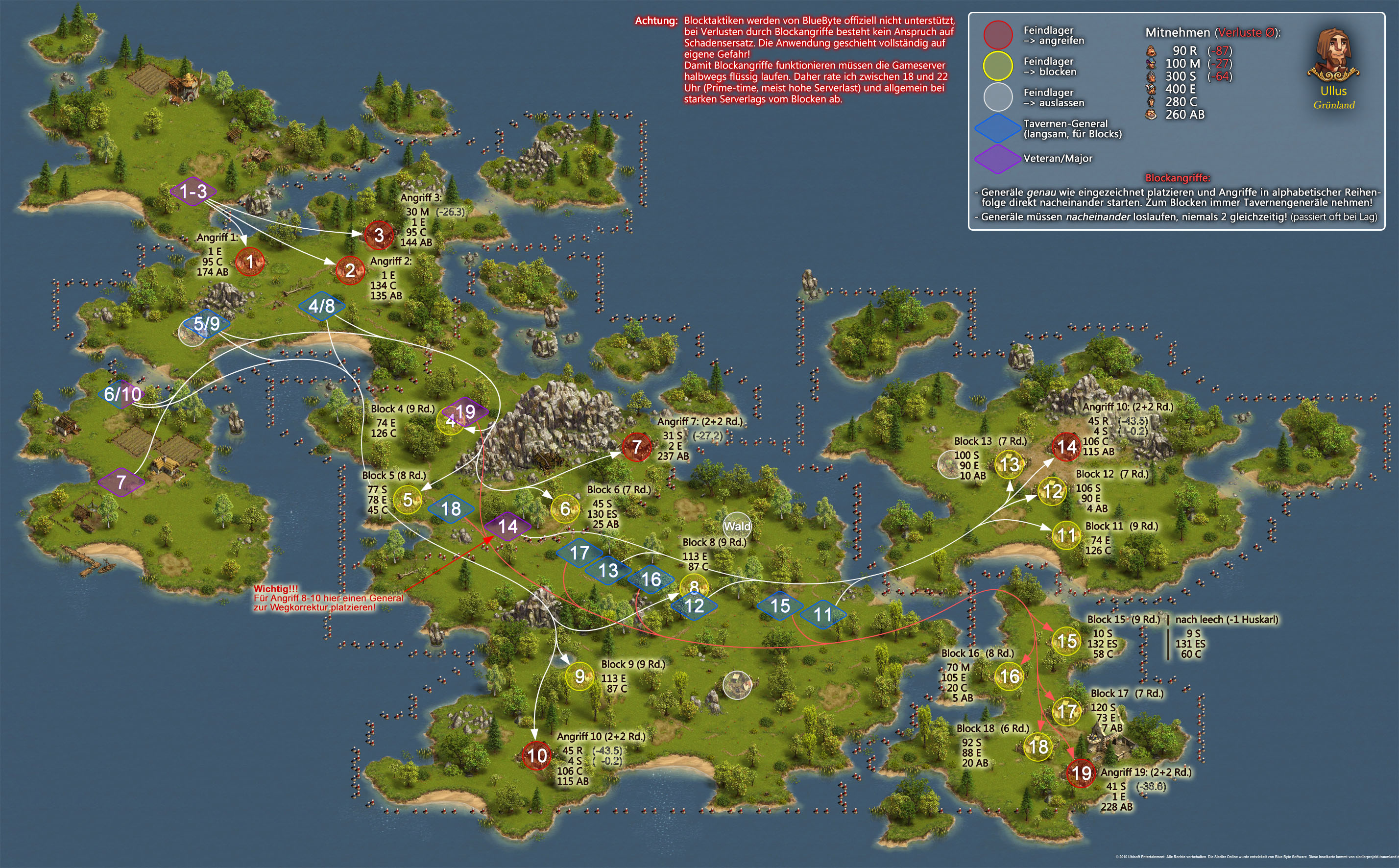This screenshot has width=1399, height=868.
Task: Select the 6/10 general diamond marker
Action: point(122,394)
